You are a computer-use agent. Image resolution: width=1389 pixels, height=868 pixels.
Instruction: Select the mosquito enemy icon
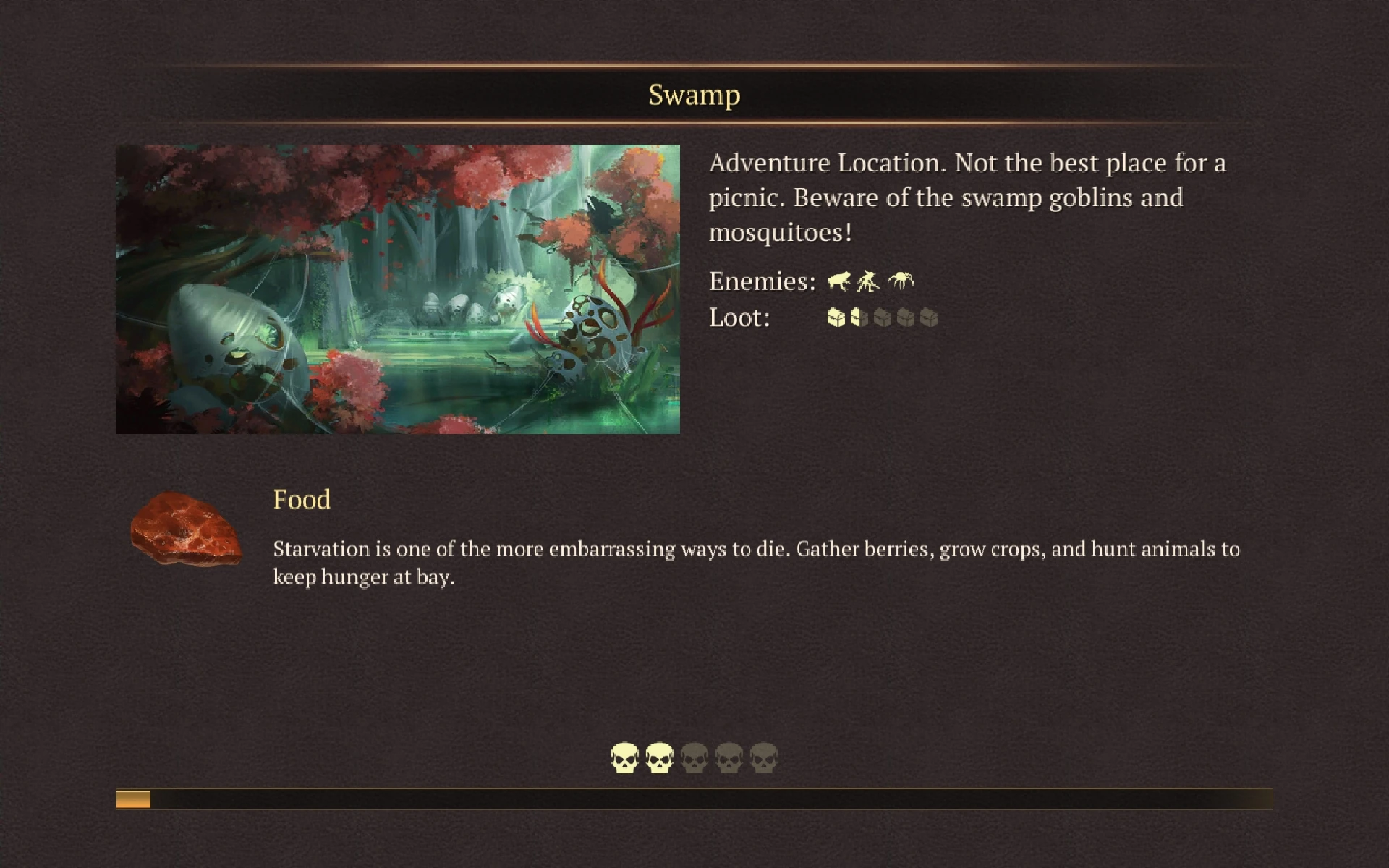[x=901, y=280]
